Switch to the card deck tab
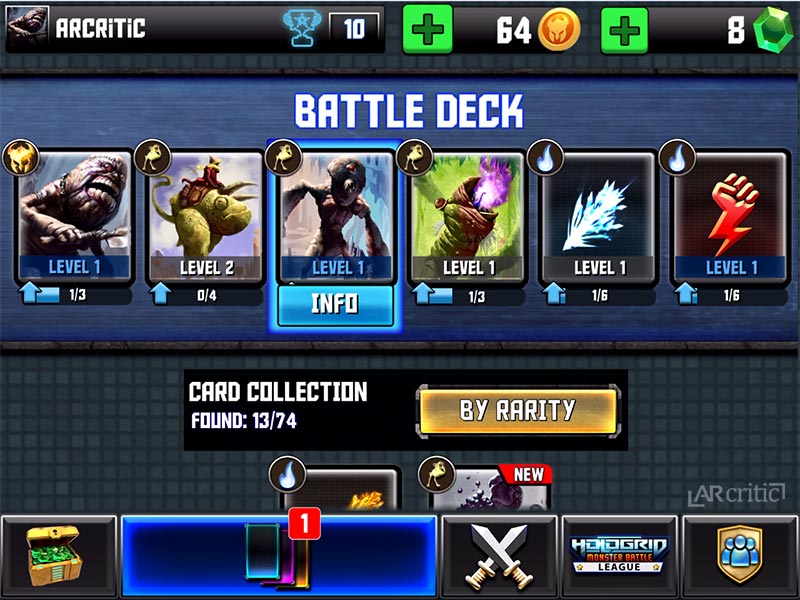 (x=278, y=557)
